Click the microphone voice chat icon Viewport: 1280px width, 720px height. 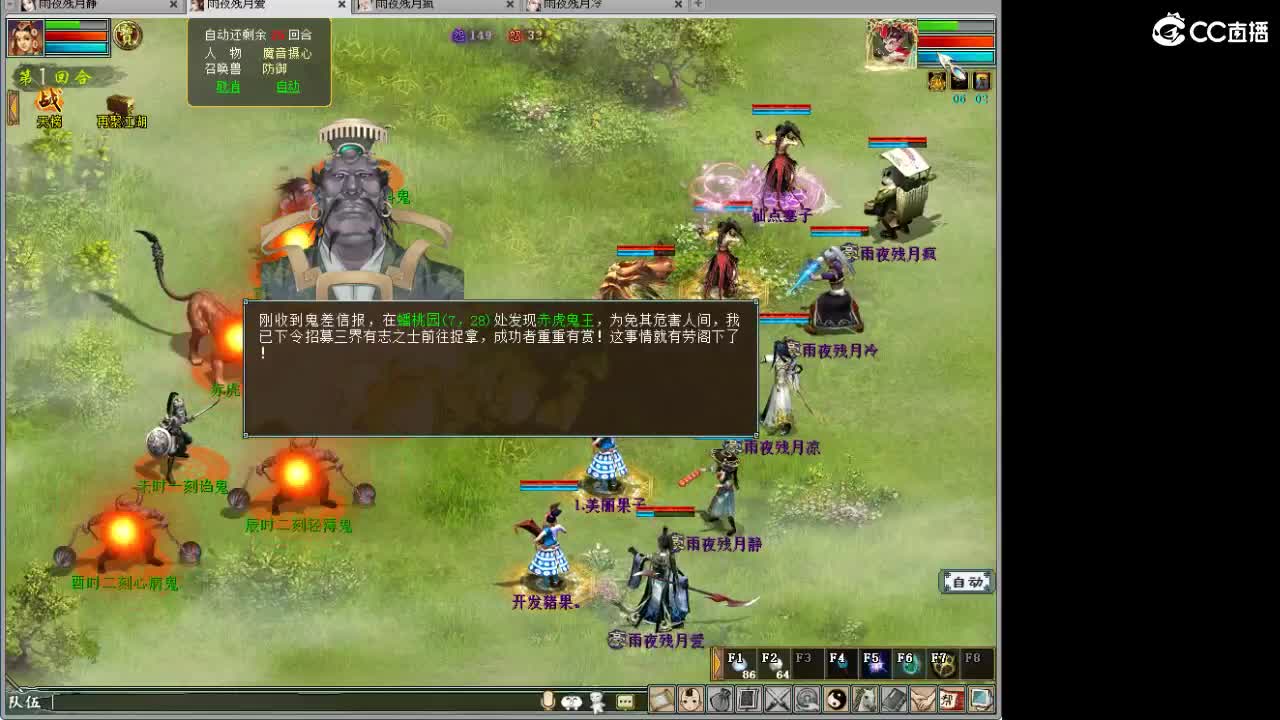pyautogui.click(x=548, y=701)
